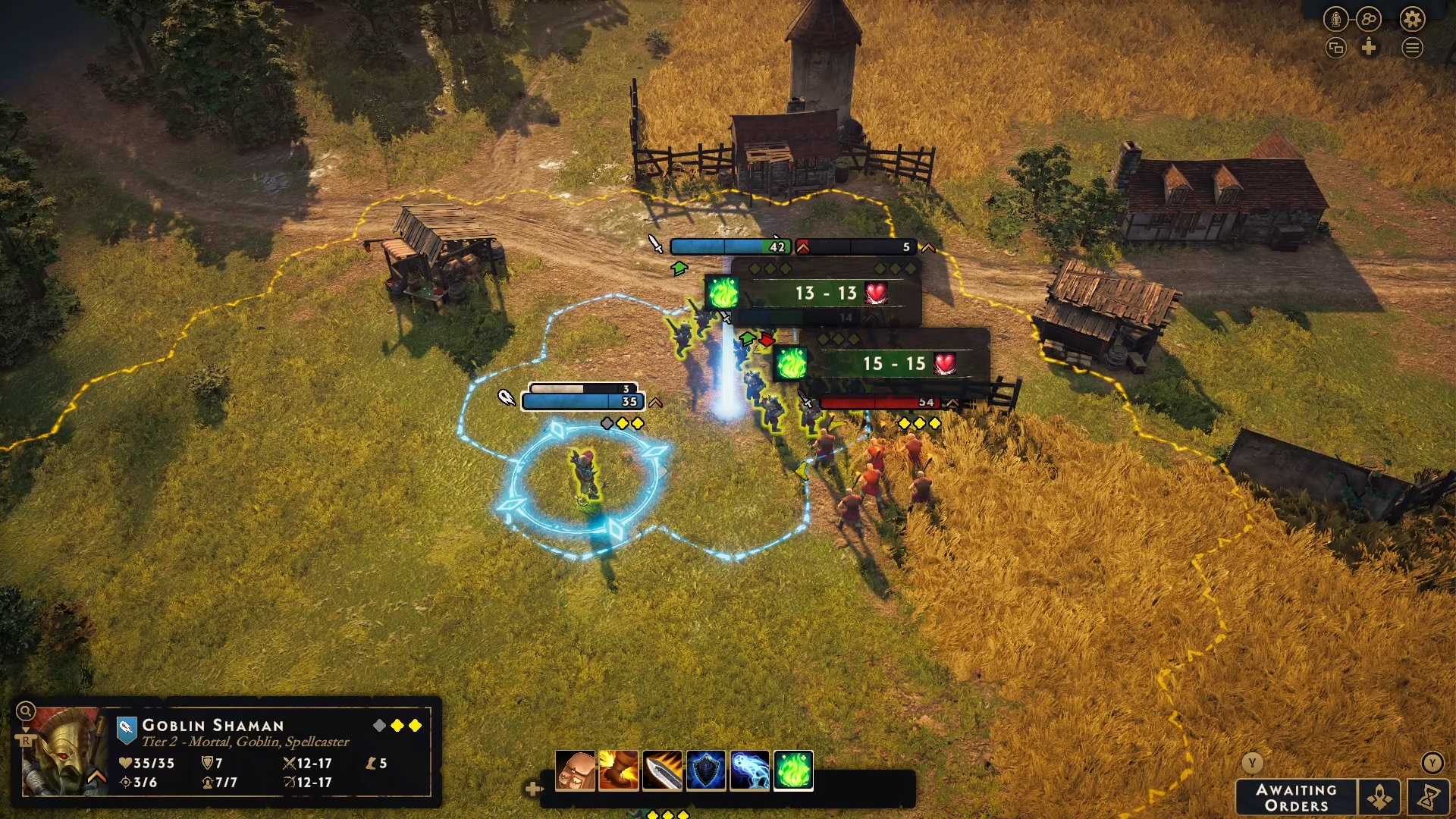Target the 15 - 15 heal preview
This screenshot has height=819, width=1456.
click(893, 364)
